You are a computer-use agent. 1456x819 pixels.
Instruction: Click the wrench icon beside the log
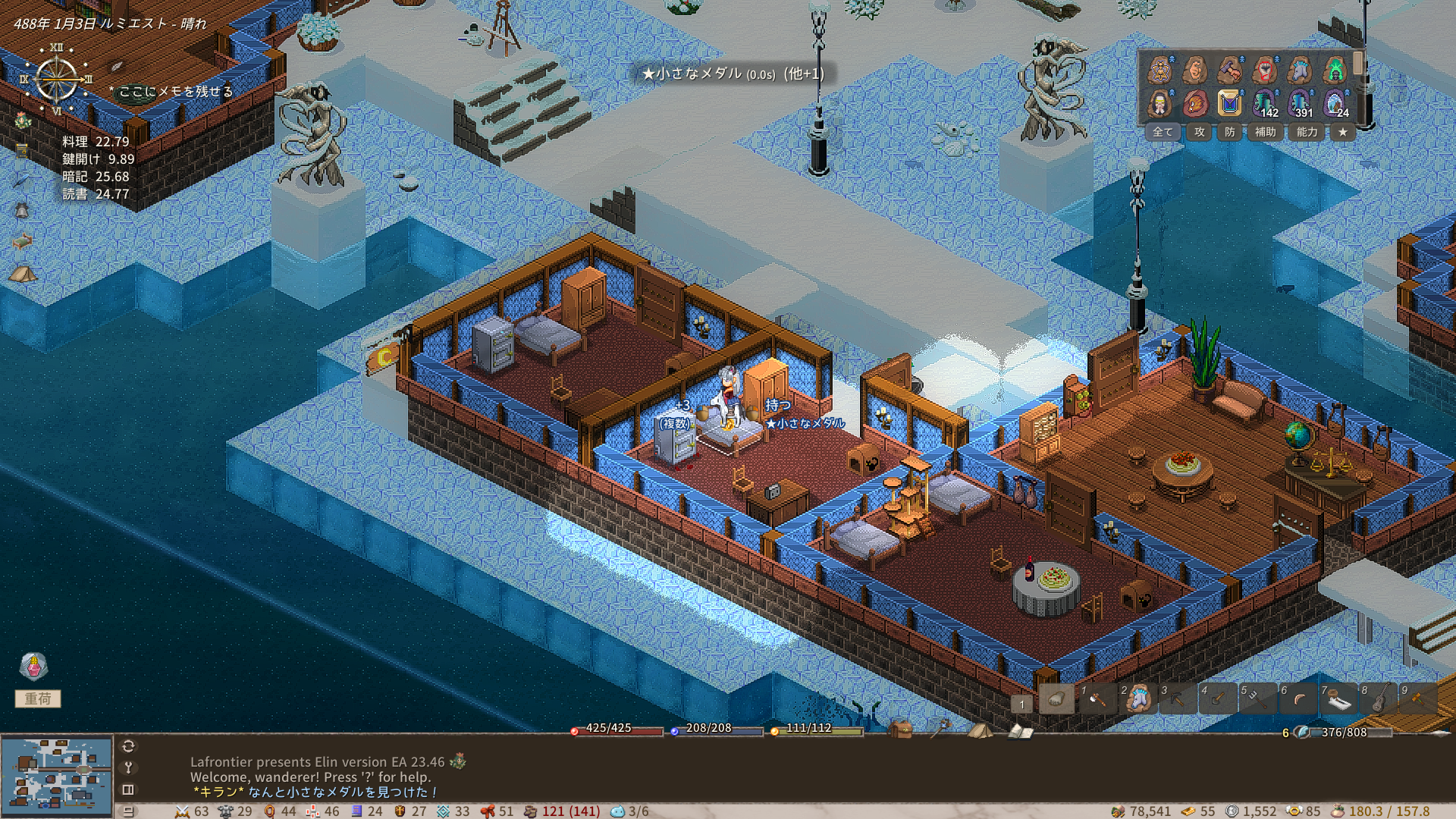click(128, 767)
